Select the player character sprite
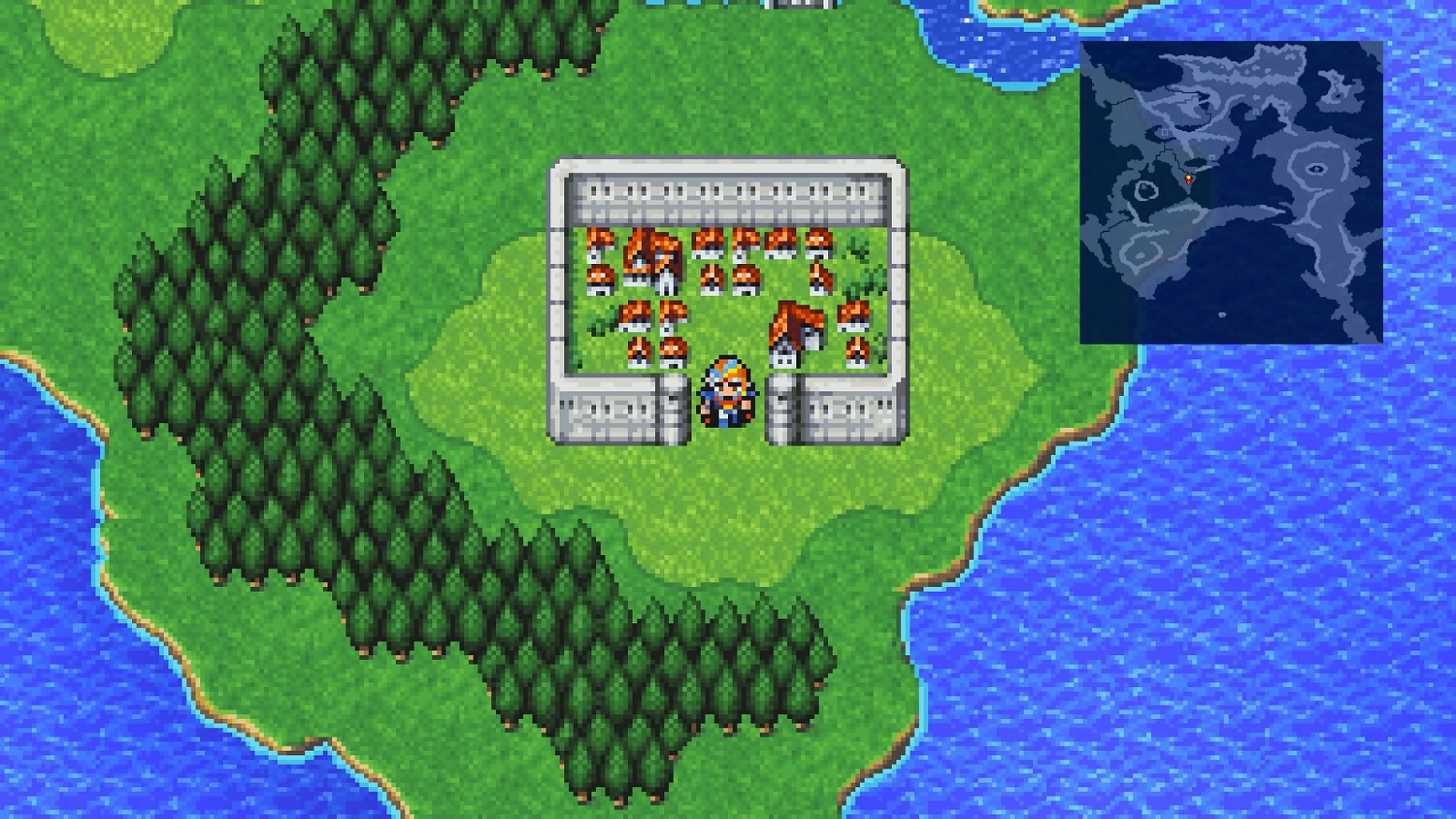Screen dimensions: 1456x819 723,393
